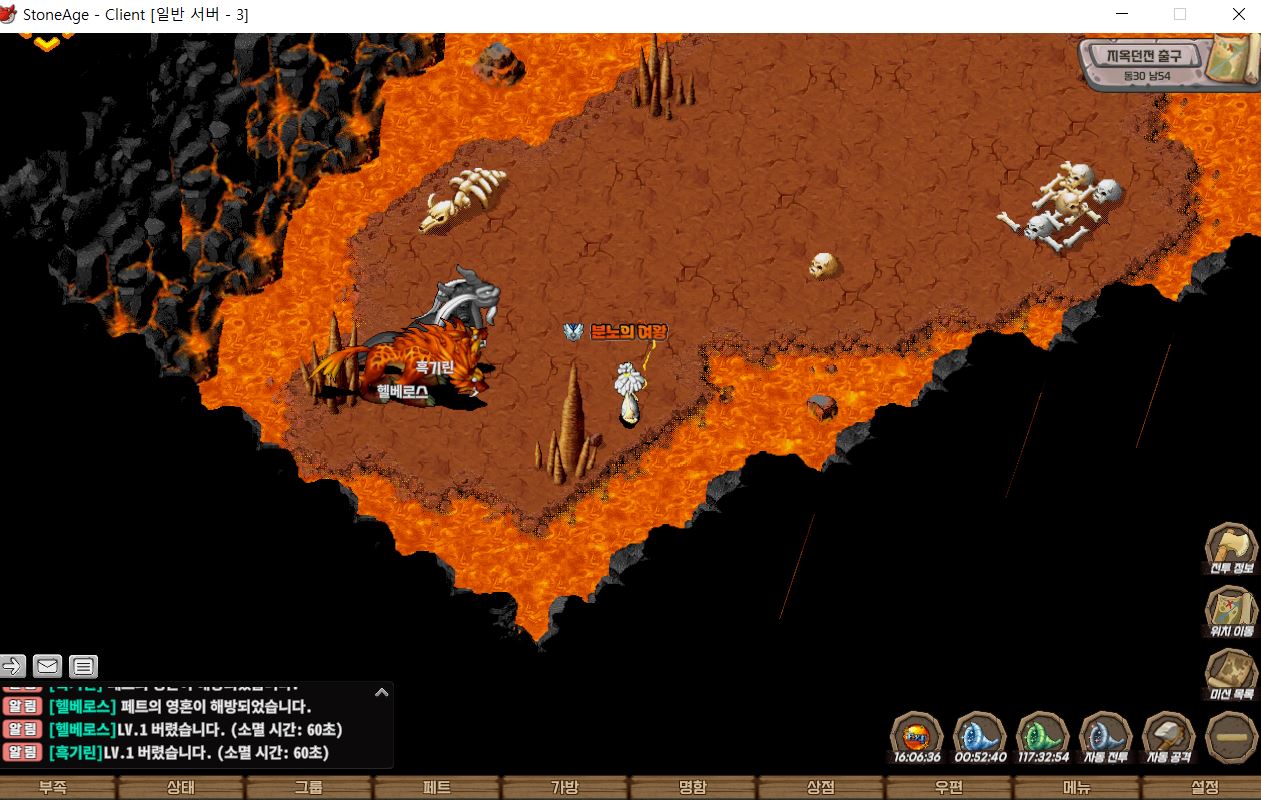The width and height of the screenshot is (1261, 800).
Task: Toggle 자동 공격 auto attack
Action: (x=1168, y=736)
